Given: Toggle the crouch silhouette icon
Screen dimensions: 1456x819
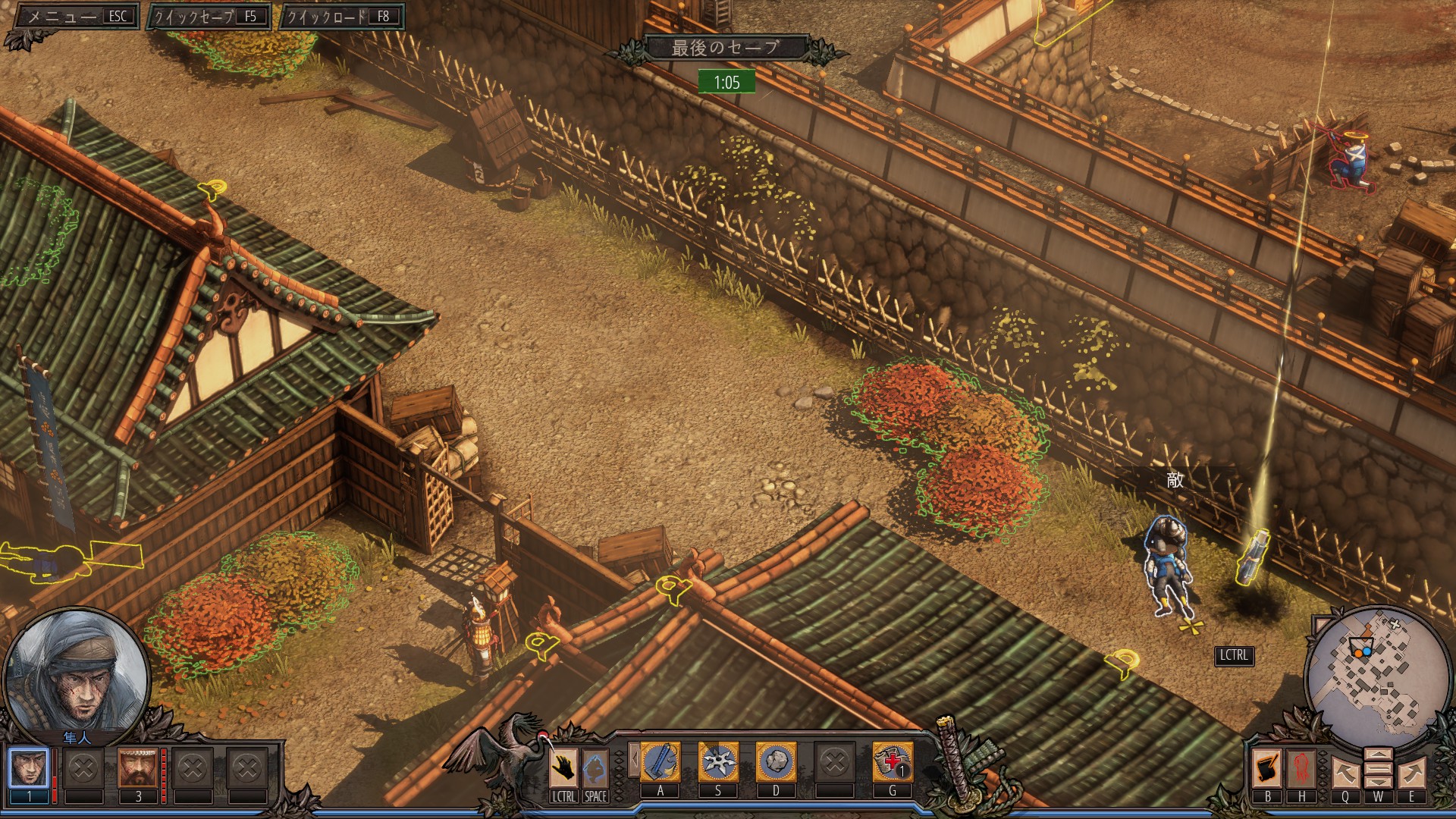Looking at the screenshot, I should coord(595,768).
